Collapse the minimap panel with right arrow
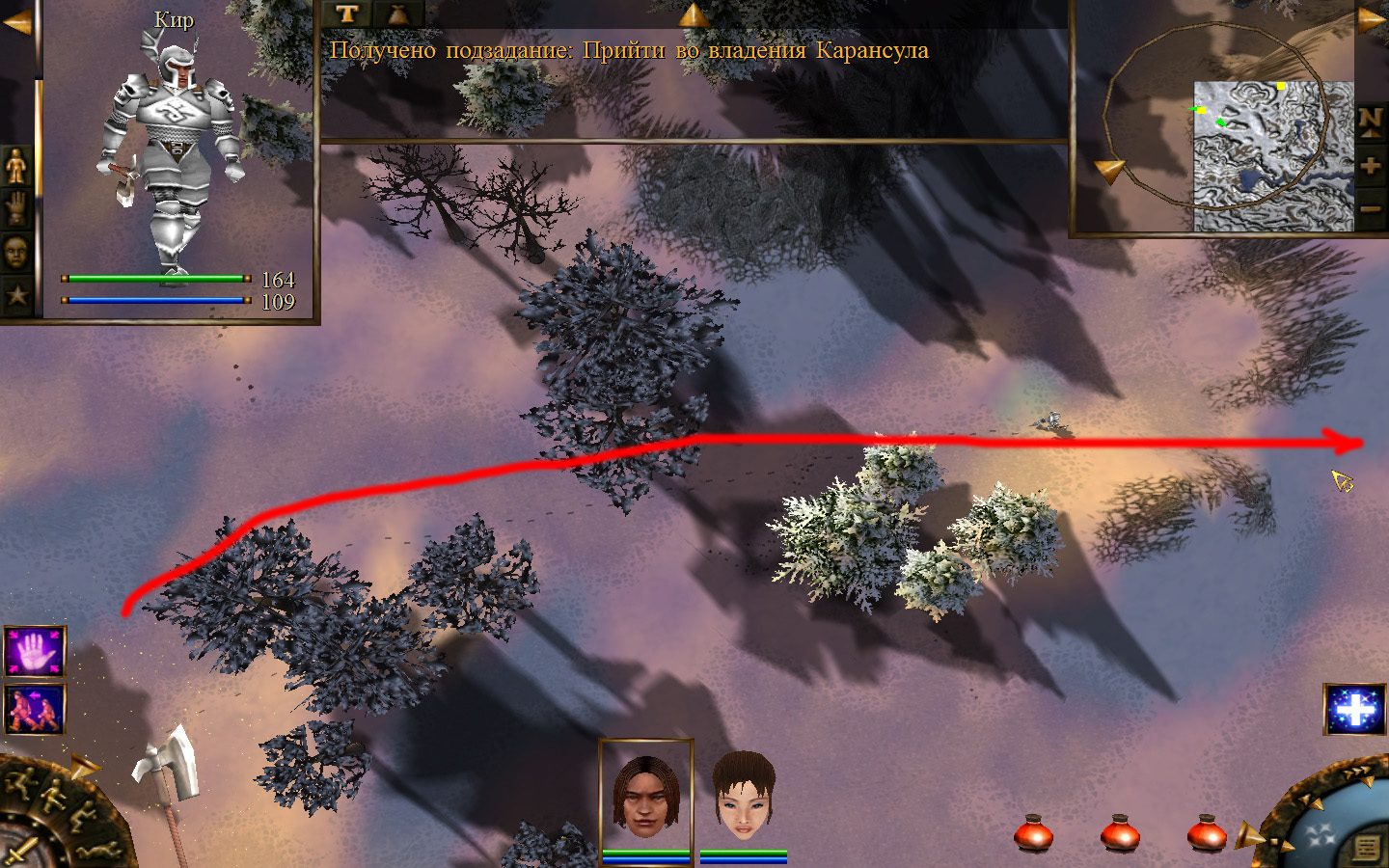 1372,19
